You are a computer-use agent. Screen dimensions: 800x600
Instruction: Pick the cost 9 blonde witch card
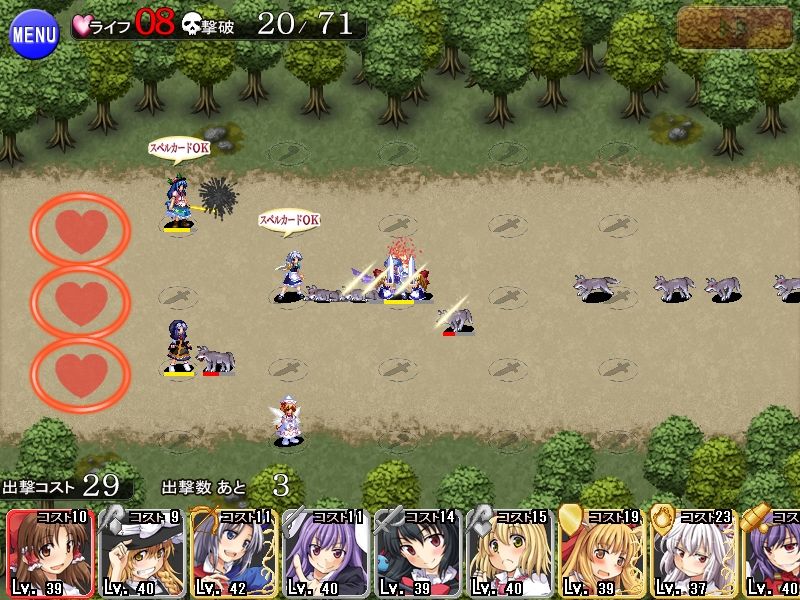click(x=142, y=553)
